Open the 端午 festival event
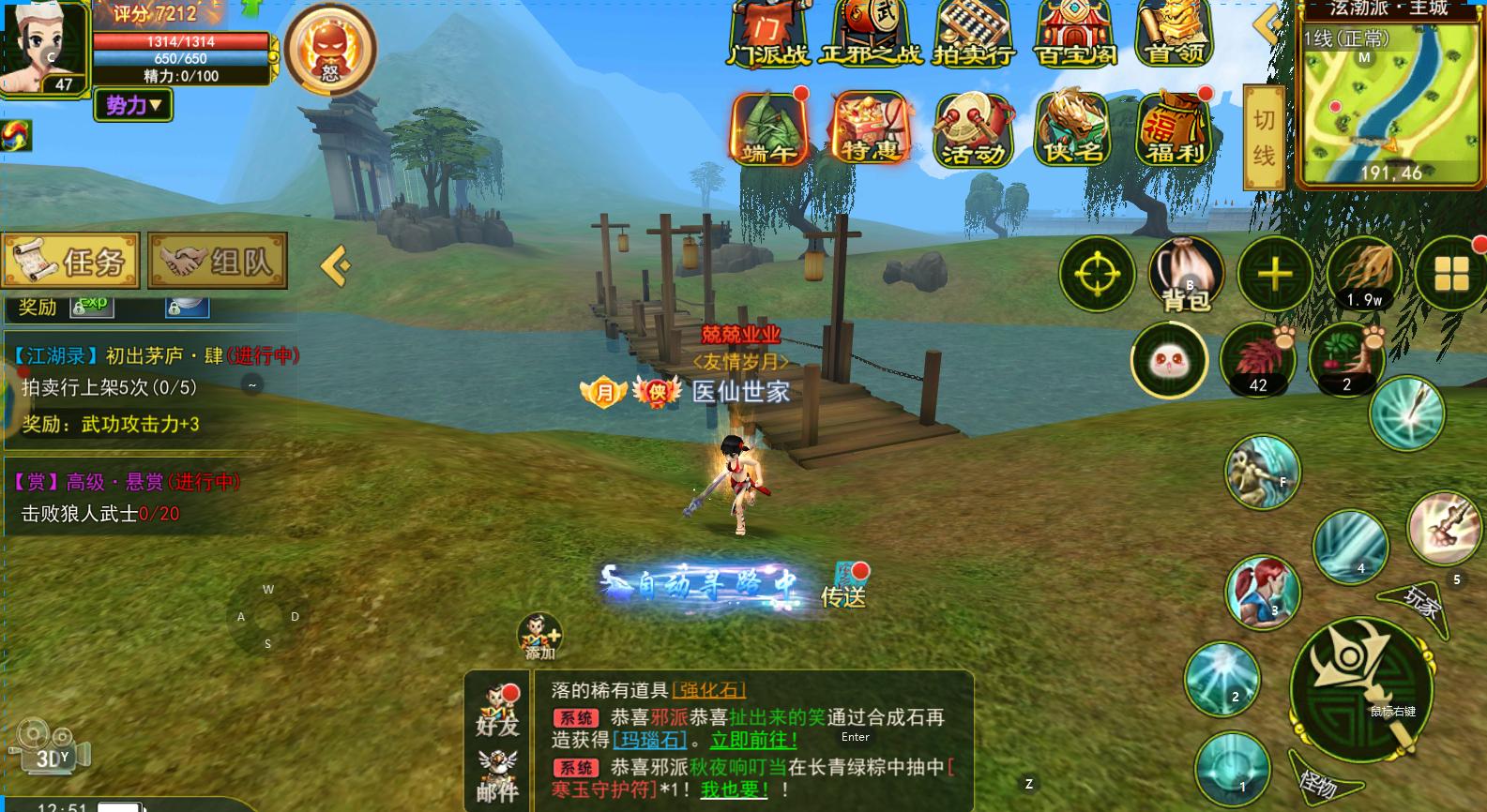The height and width of the screenshot is (812, 1487). pos(769,130)
